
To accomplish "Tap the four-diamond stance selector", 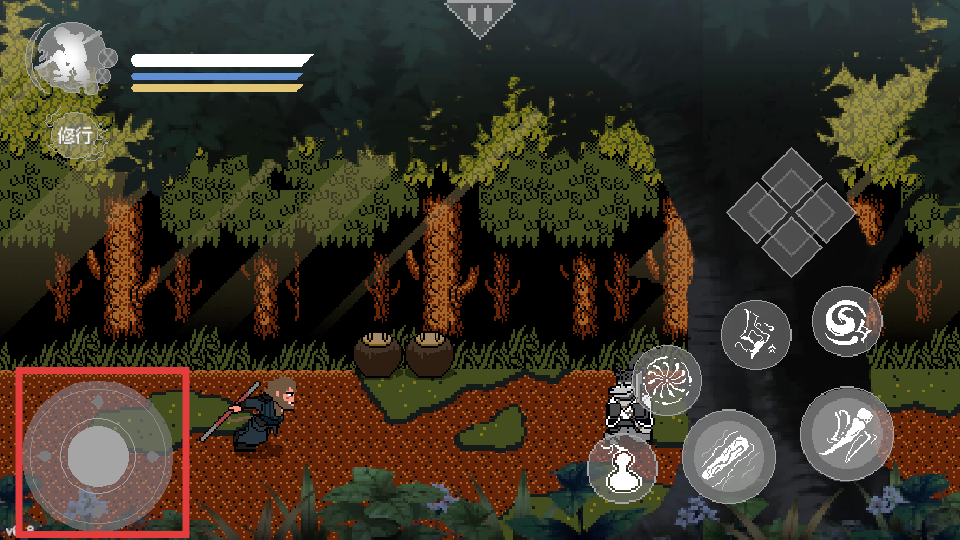I will pos(790,212).
